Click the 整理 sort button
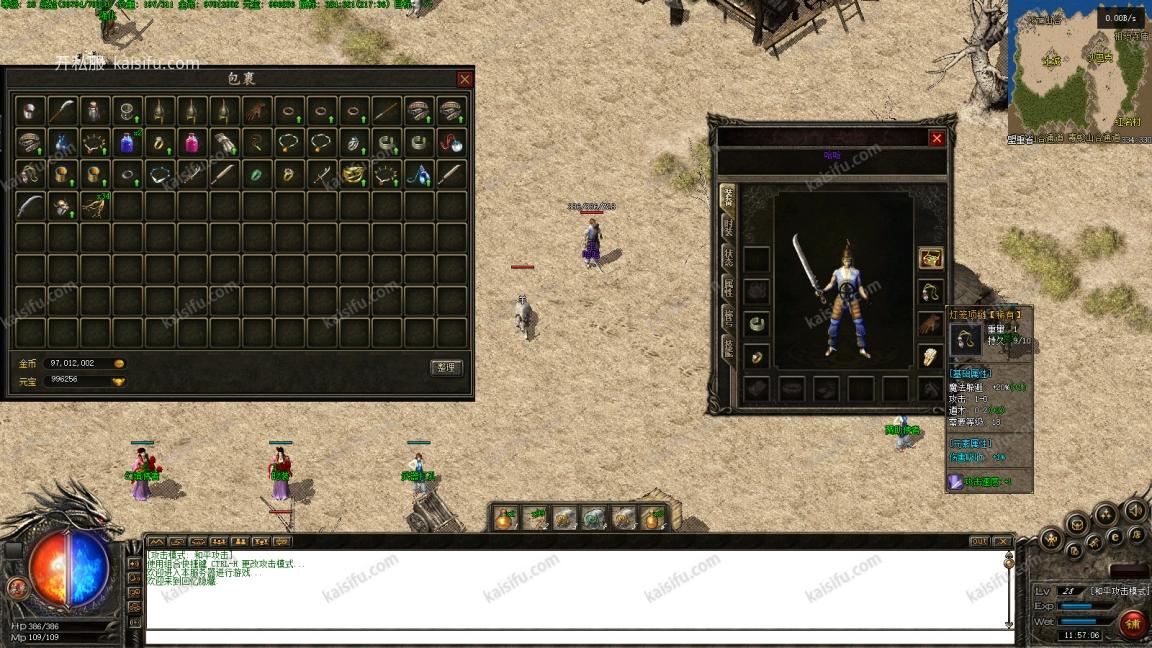1152x648 pixels. (x=446, y=367)
